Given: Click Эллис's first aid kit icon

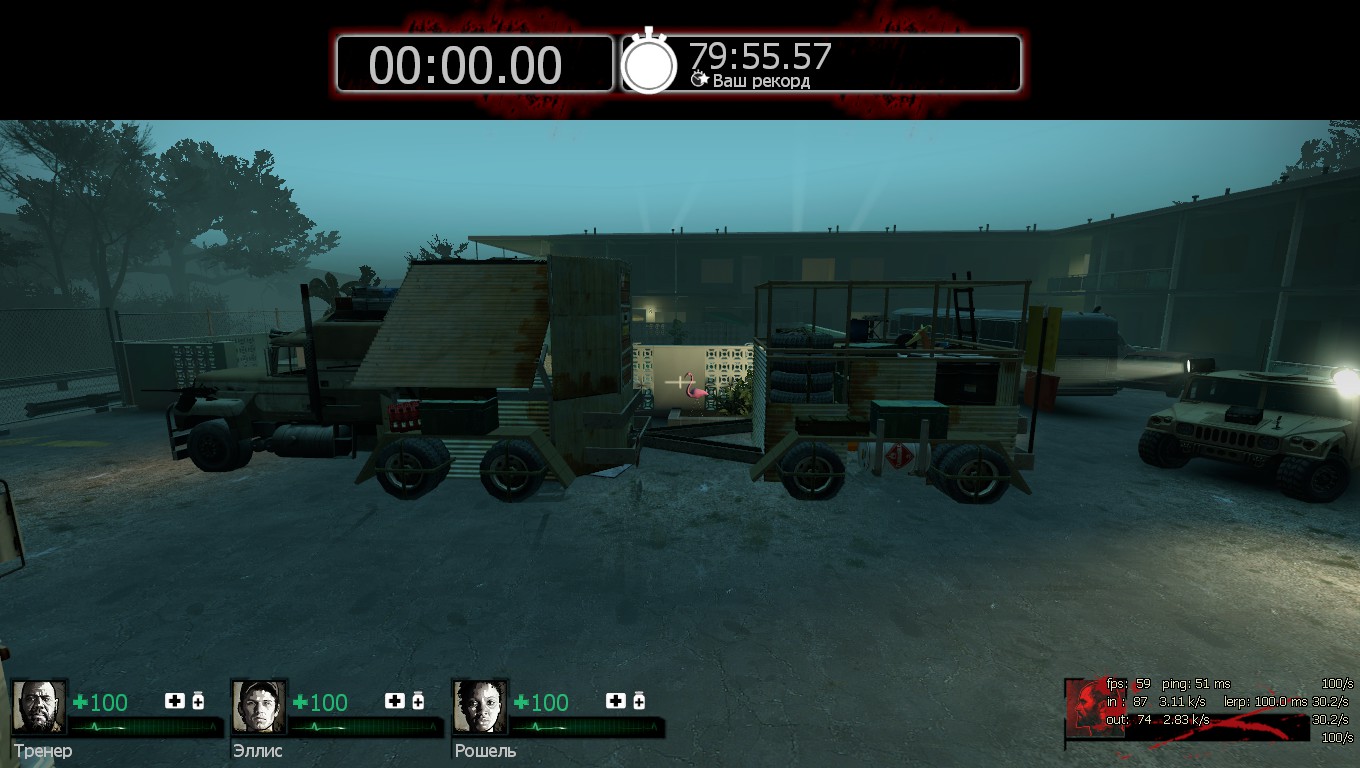Looking at the screenshot, I should pyautogui.click(x=395, y=701).
